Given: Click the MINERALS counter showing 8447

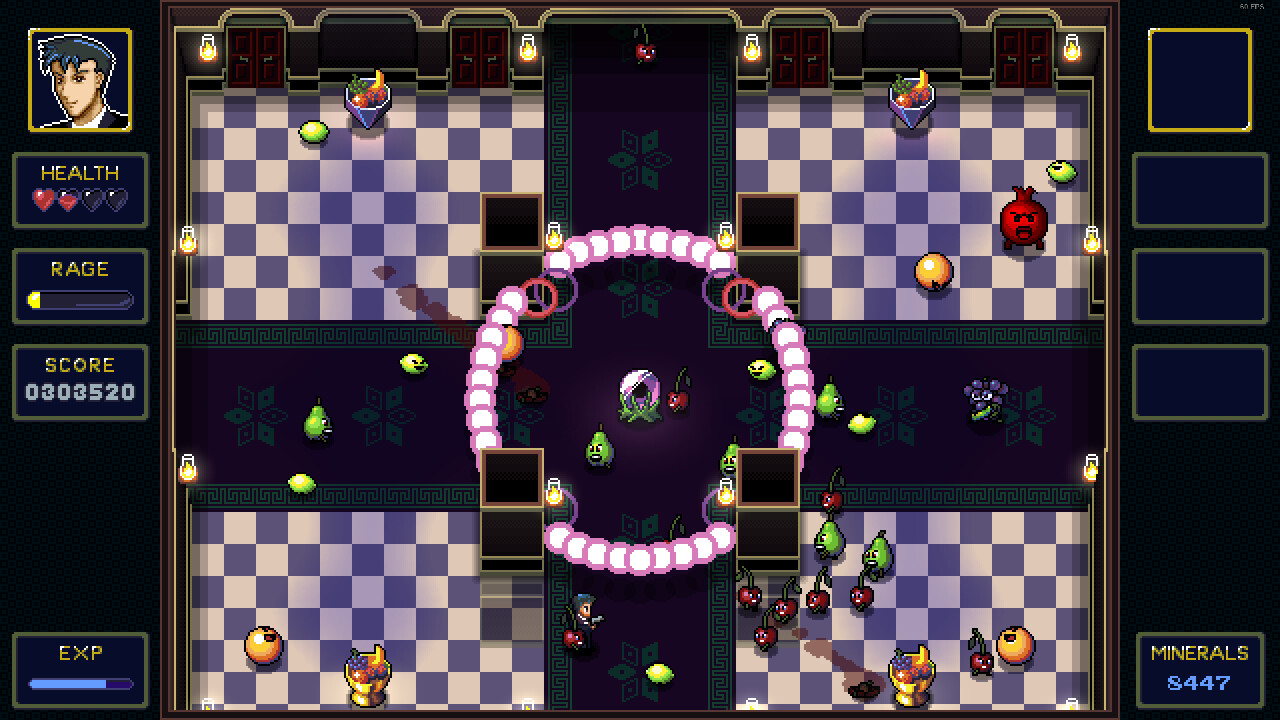Looking at the screenshot, I should coord(1197,683).
